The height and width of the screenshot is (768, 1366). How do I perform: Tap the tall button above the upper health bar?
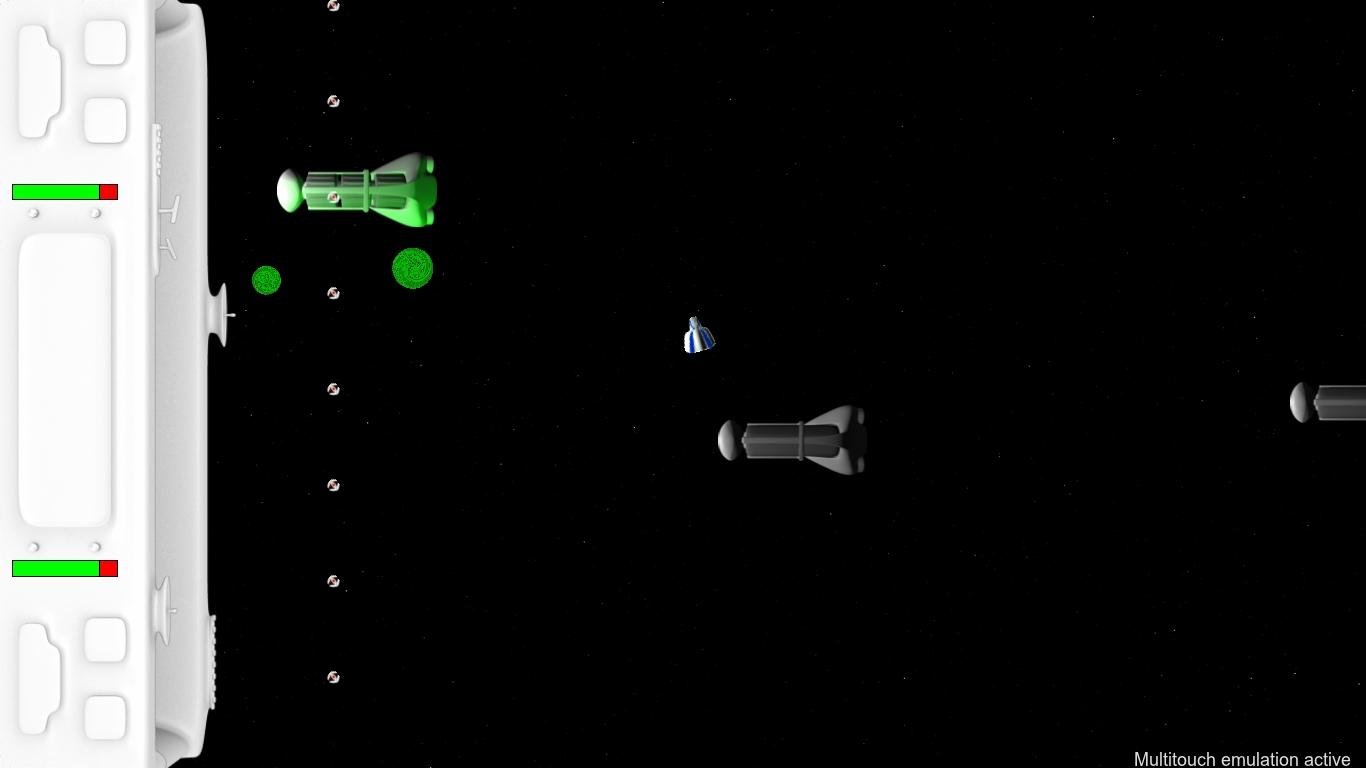39,81
